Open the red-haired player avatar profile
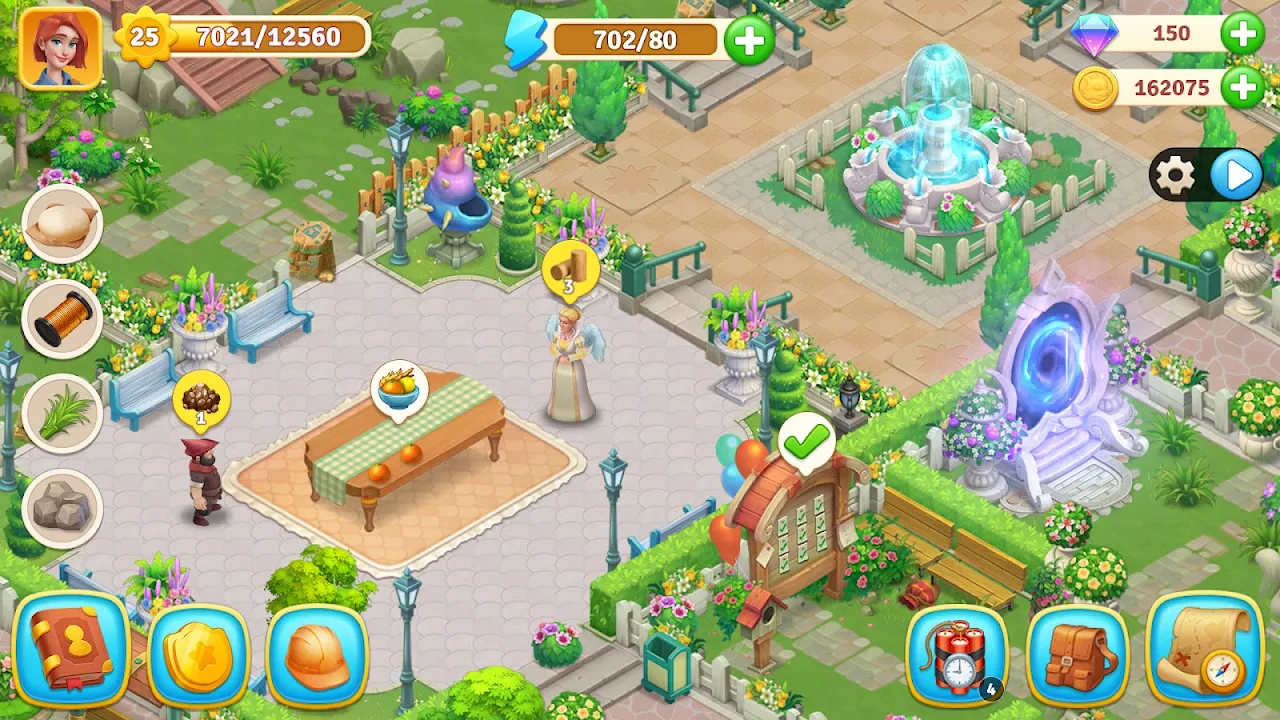The image size is (1280, 720). pyautogui.click(x=60, y=47)
